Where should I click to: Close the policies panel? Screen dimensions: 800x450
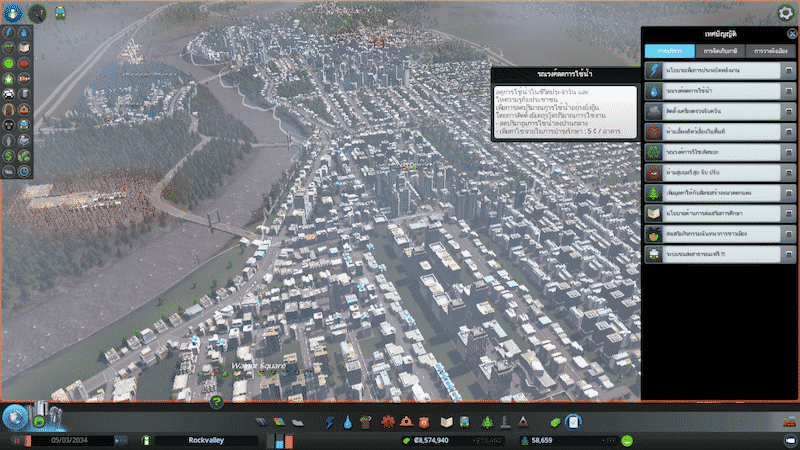pos(792,33)
